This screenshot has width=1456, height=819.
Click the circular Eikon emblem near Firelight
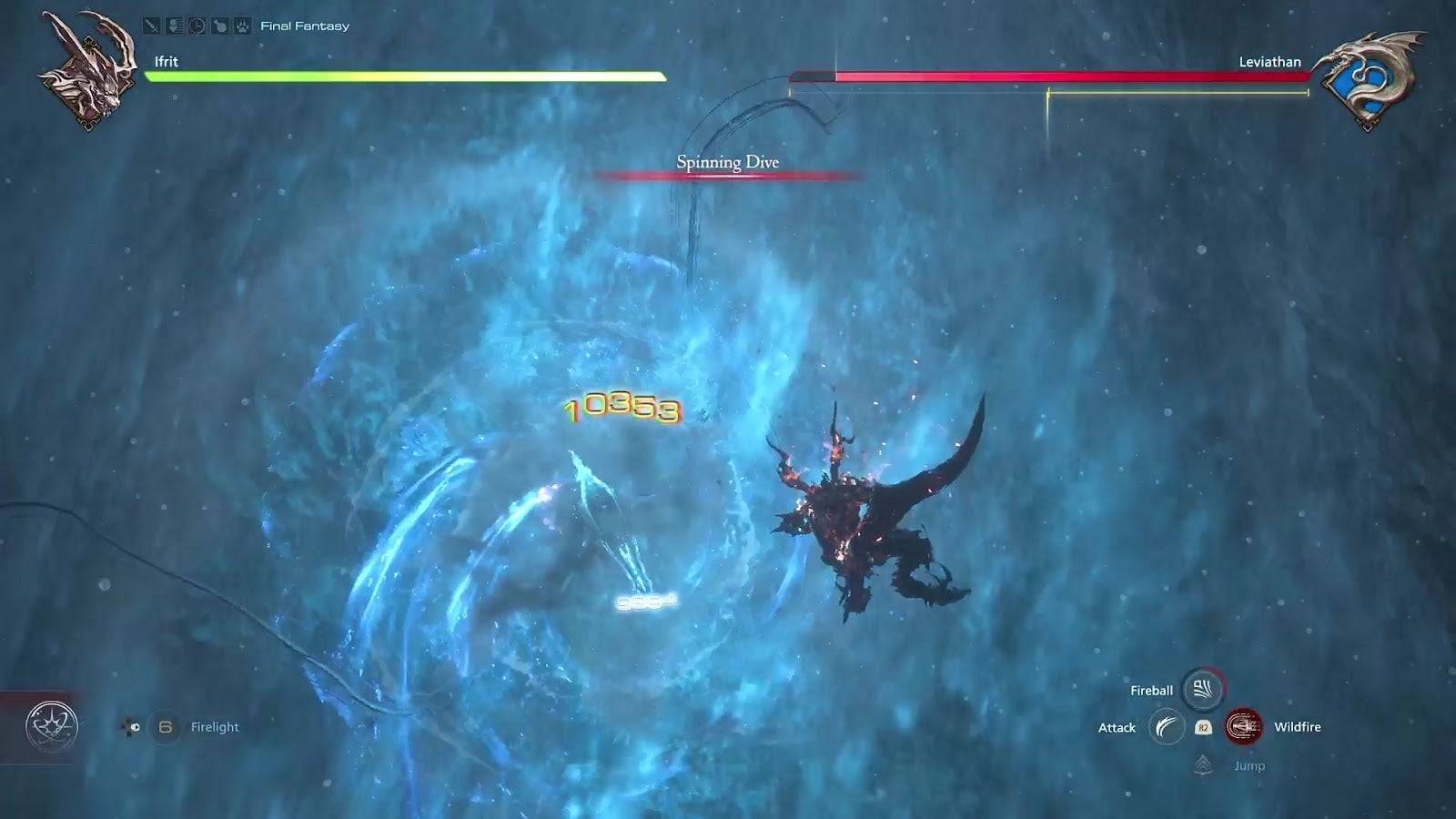(x=53, y=725)
